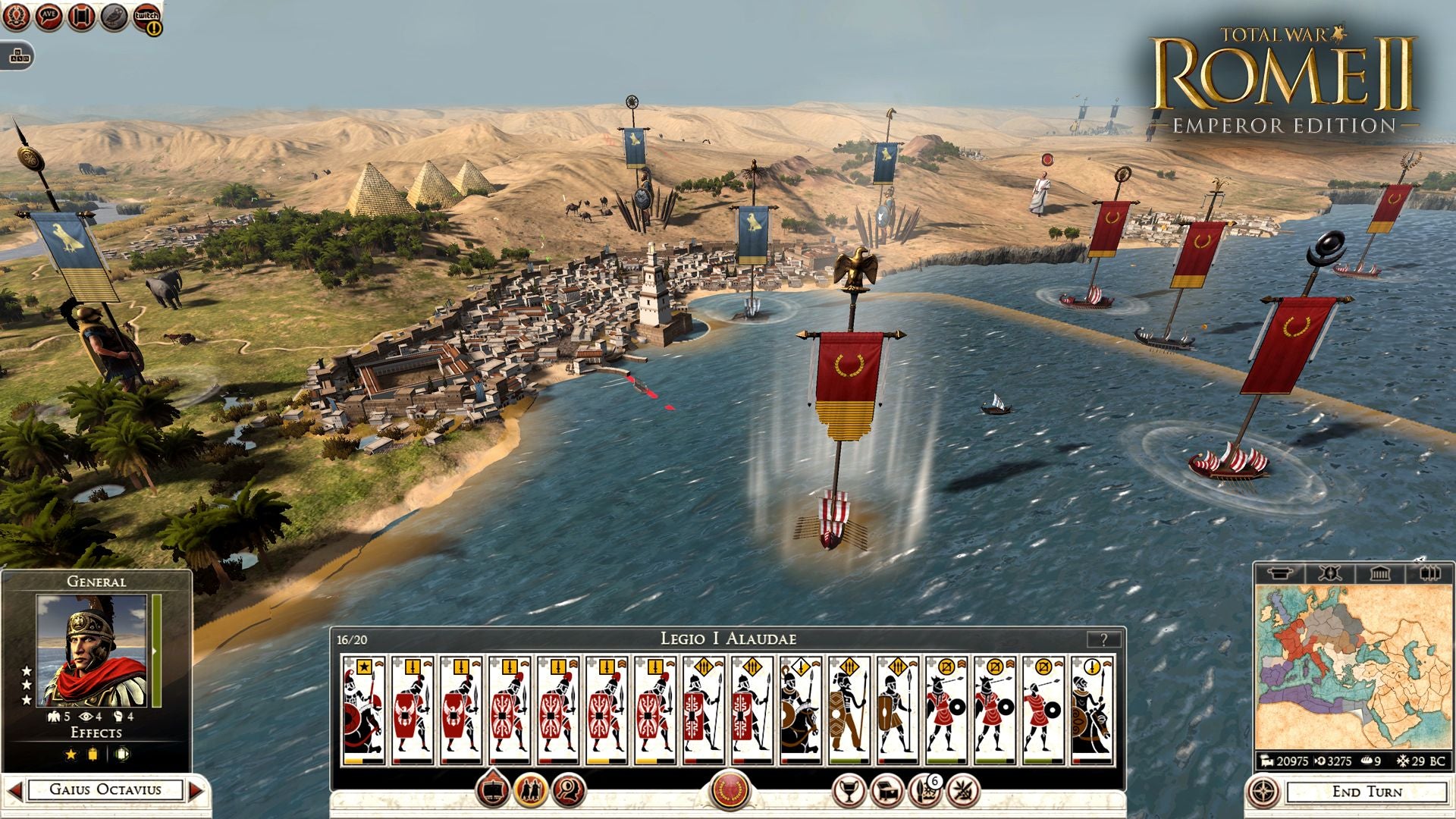Select the next general with right arrow
Image resolution: width=1456 pixels, height=819 pixels.
[196, 790]
